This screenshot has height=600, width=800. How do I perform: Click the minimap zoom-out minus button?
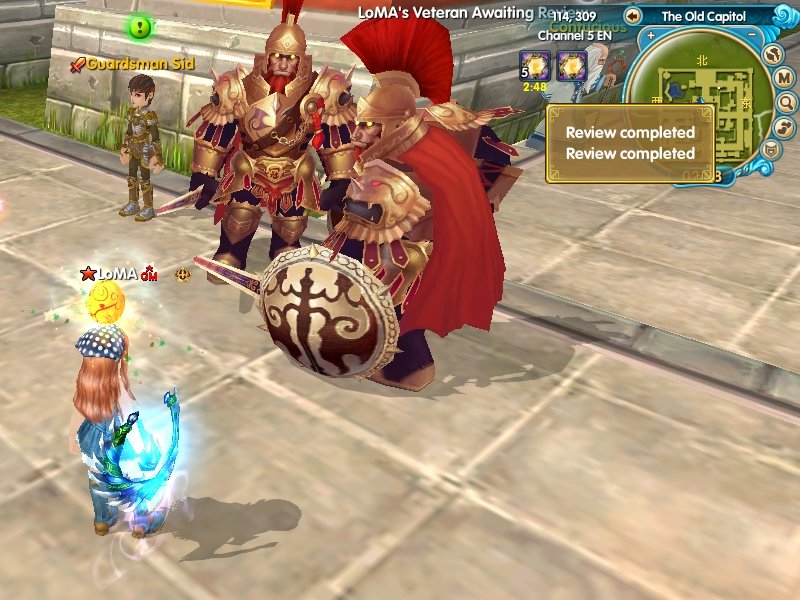point(751,35)
